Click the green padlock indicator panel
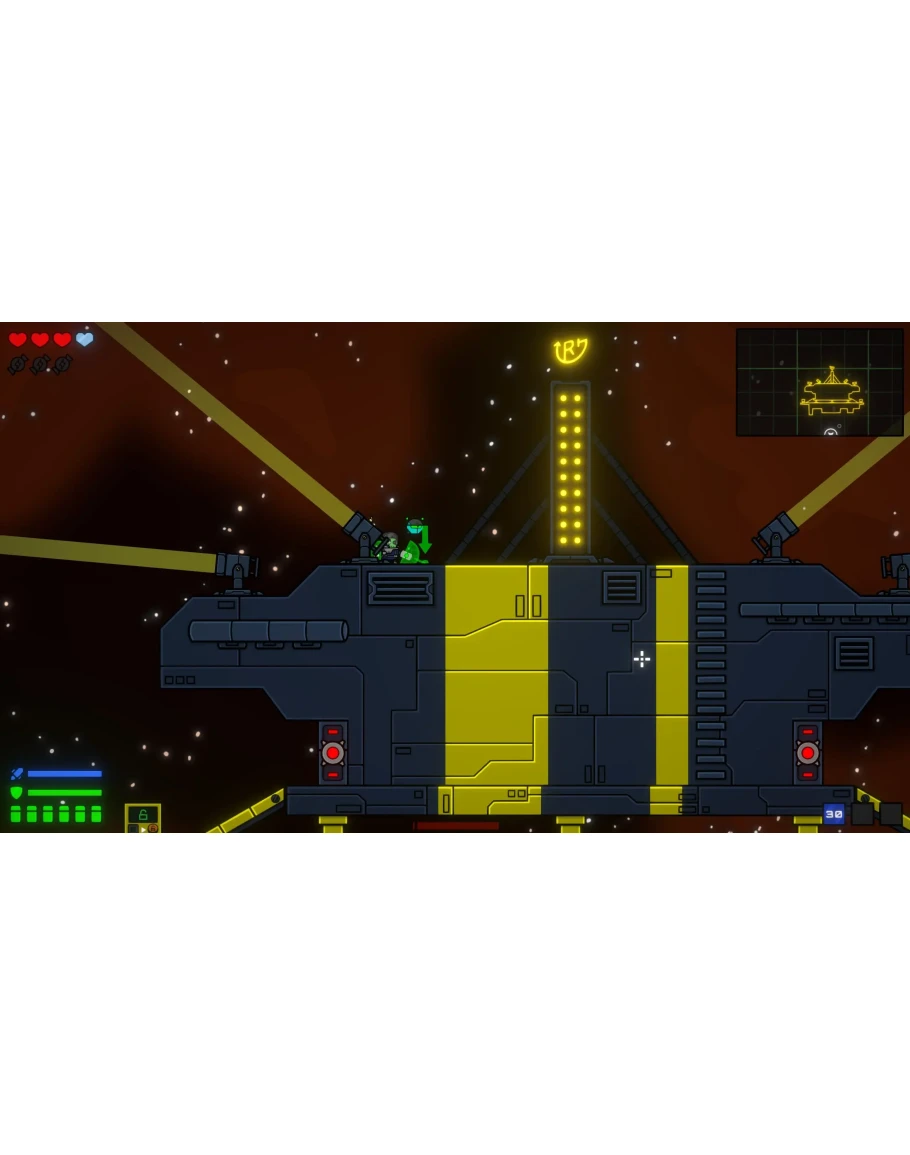Image resolution: width=910 pixels, height=1155 pixels. (x=142, y=816)
